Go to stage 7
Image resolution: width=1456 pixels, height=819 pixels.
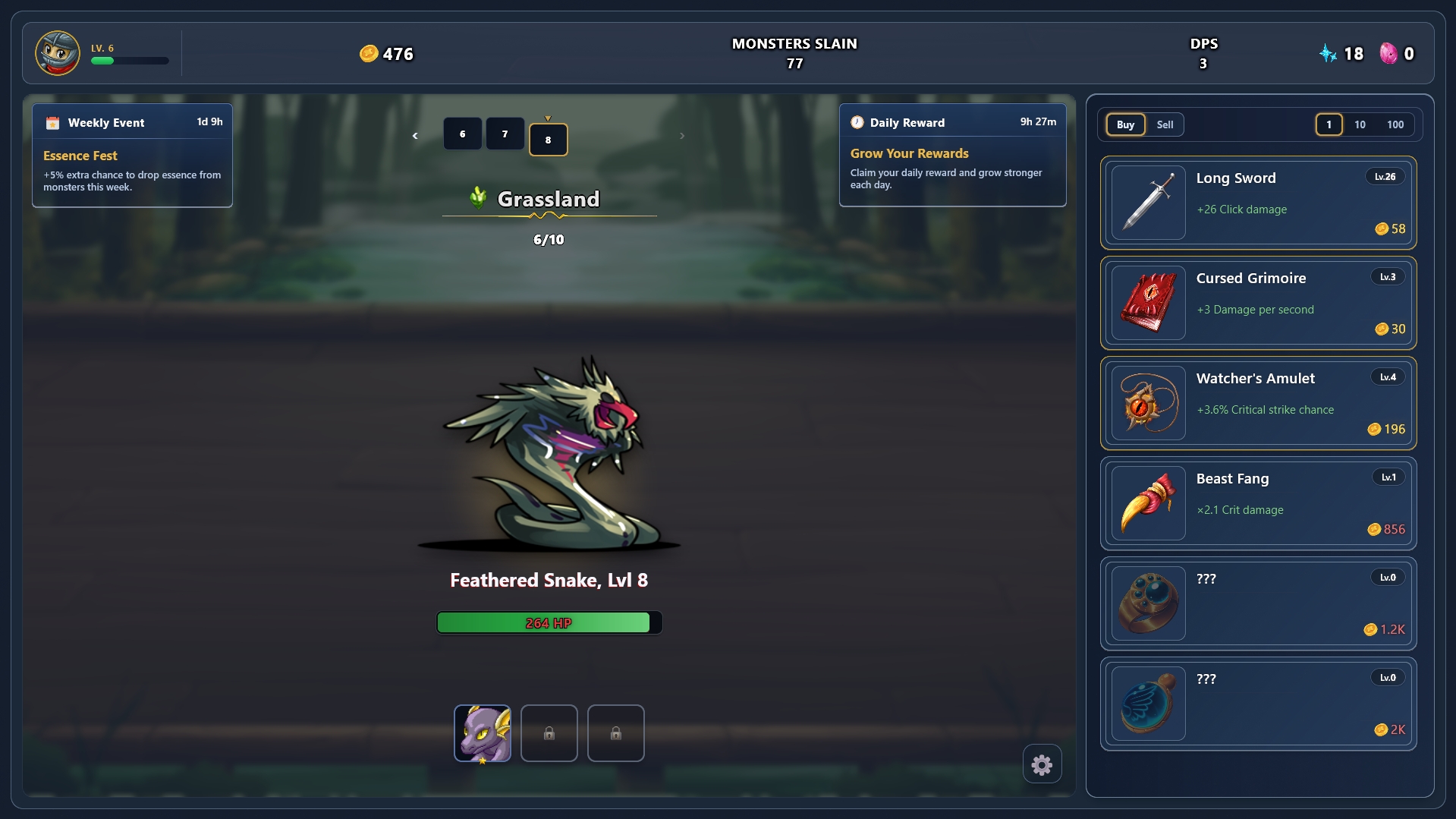[x=505, y=134]
